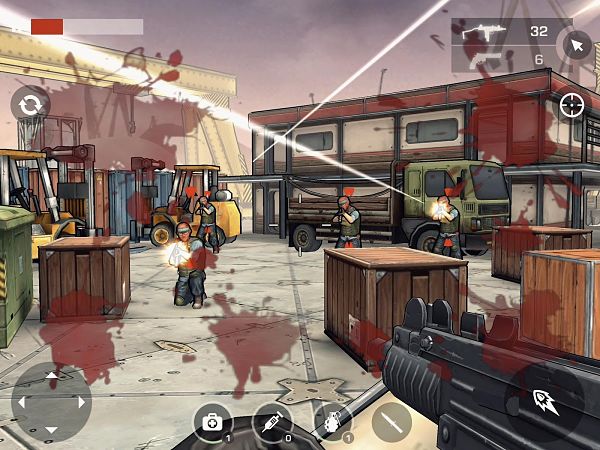Toggle the crosshair aim button

(x=572, y=104)
